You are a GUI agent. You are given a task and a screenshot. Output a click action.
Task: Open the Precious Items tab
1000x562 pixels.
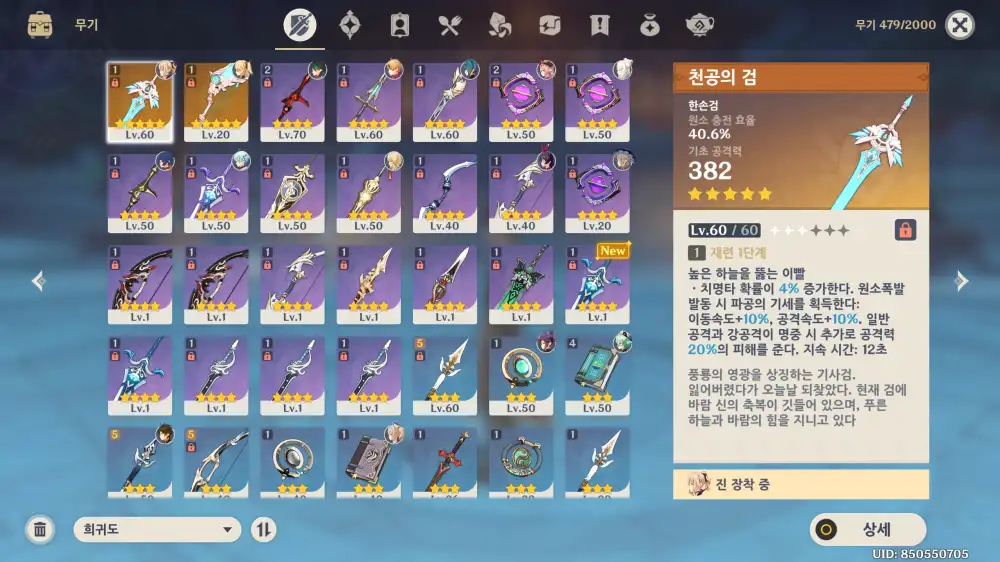click(x=649, y=25)
